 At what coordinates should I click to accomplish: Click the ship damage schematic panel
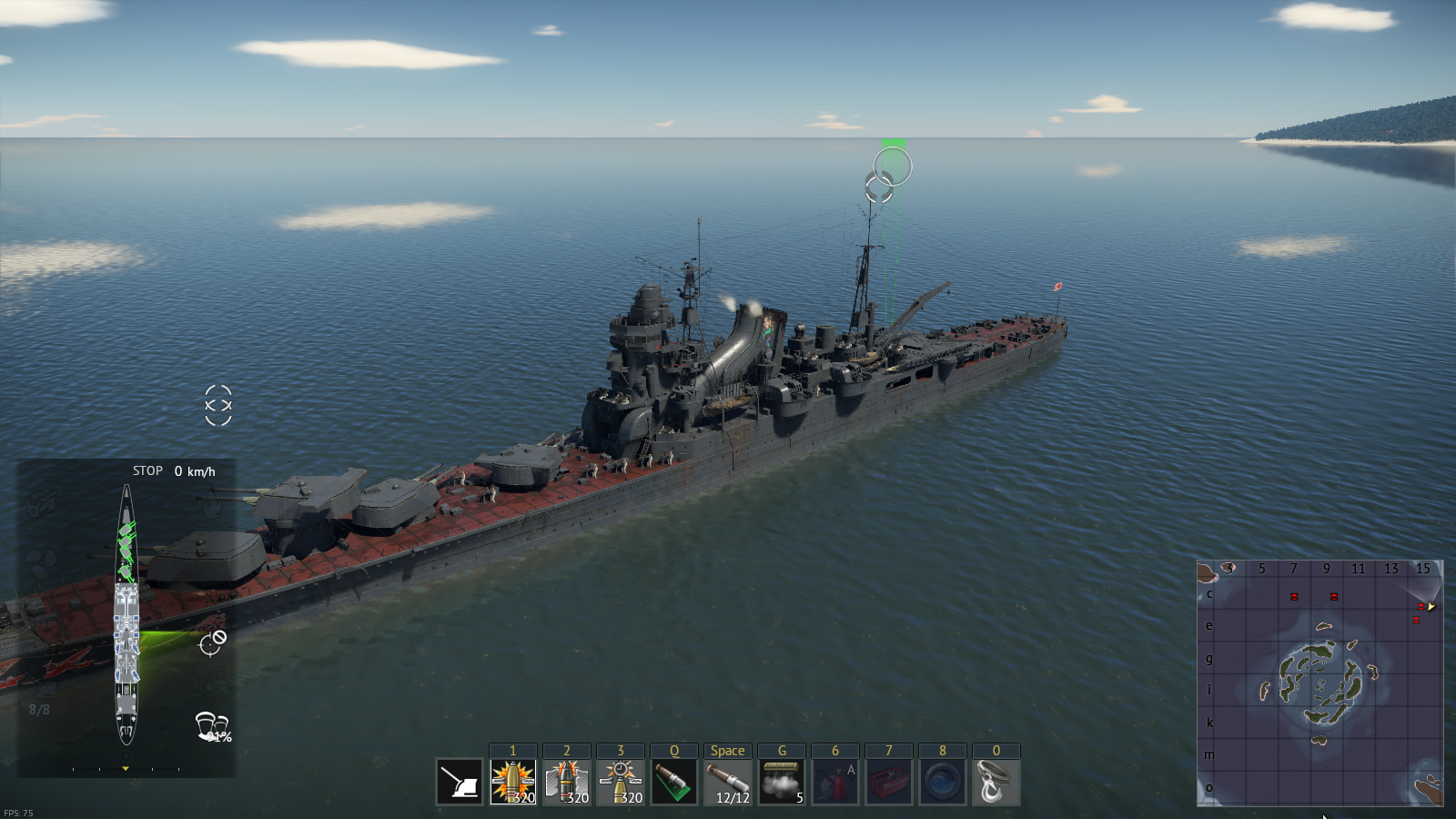click(x=126, y=614)
